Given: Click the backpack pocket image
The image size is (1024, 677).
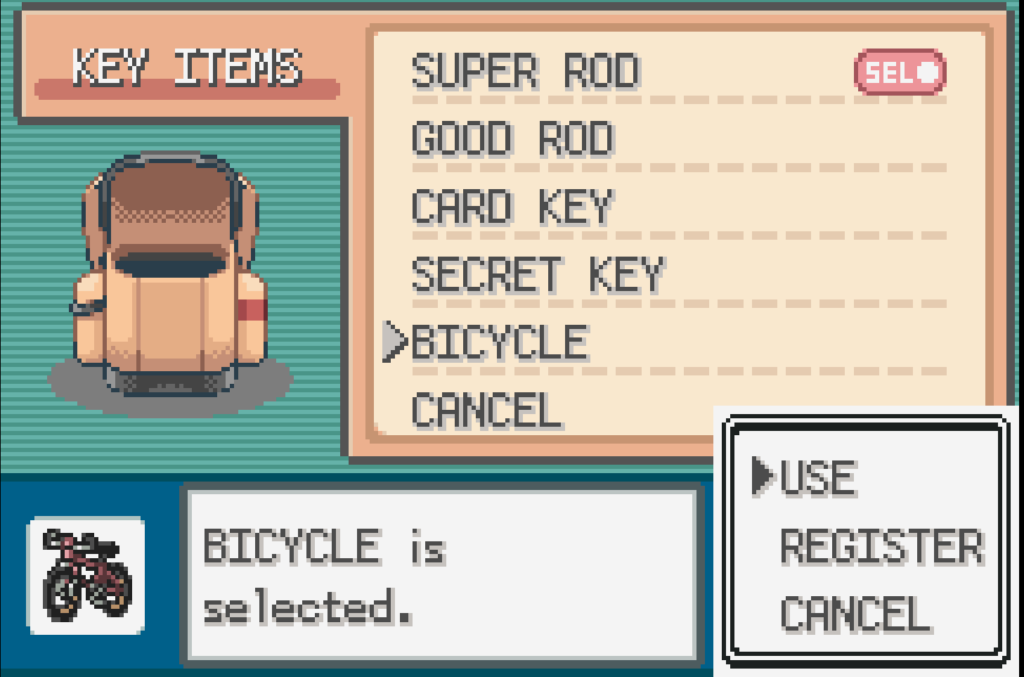Looking at the screenshot, I should coord(170,275).
